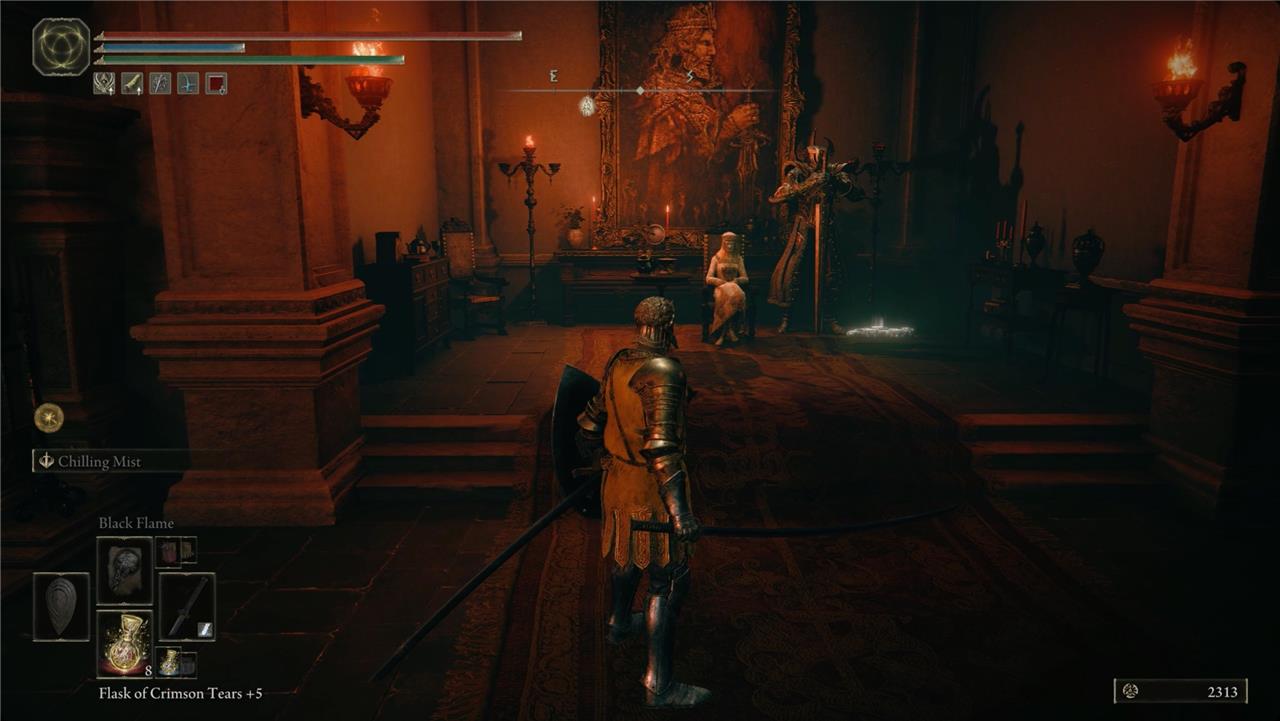The height and width of the screenshot is (721, 1280).
Task: Select the right-hand sword weapon slot
Action: tap(187, 606)
